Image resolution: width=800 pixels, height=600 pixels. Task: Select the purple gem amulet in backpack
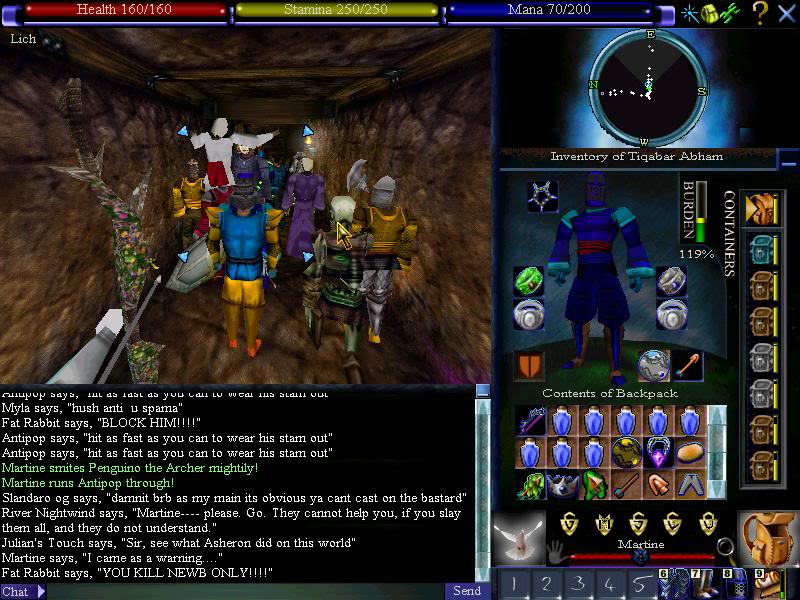[659, 453]
